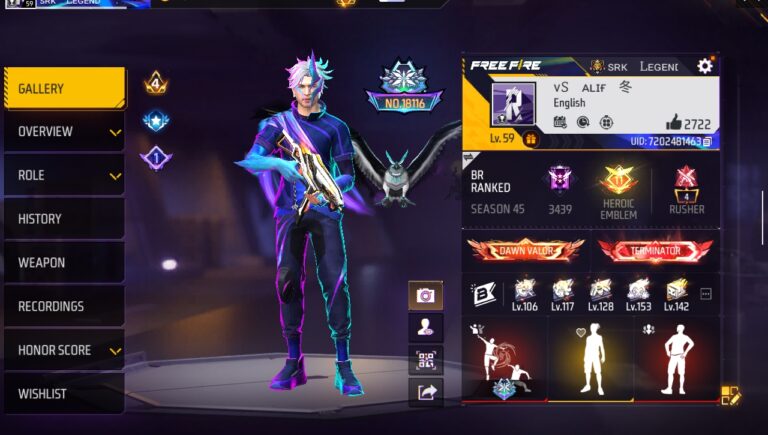Copy the player UID
The image size is (768, 435).
click(707, 142)
